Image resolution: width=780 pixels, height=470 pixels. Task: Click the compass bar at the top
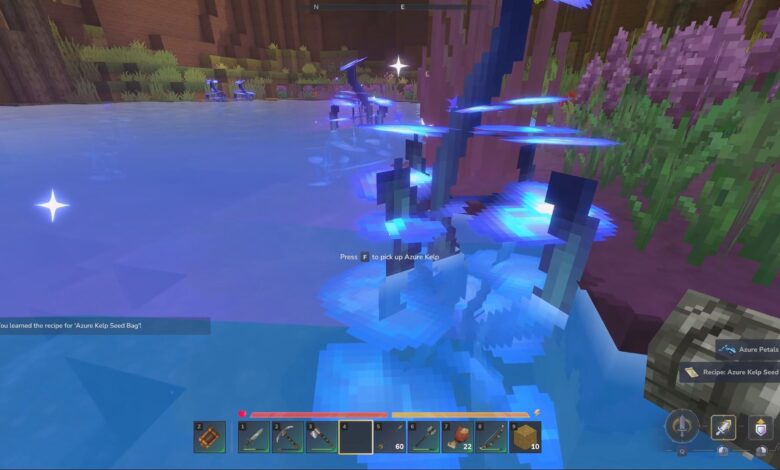[x=360, y=7]
